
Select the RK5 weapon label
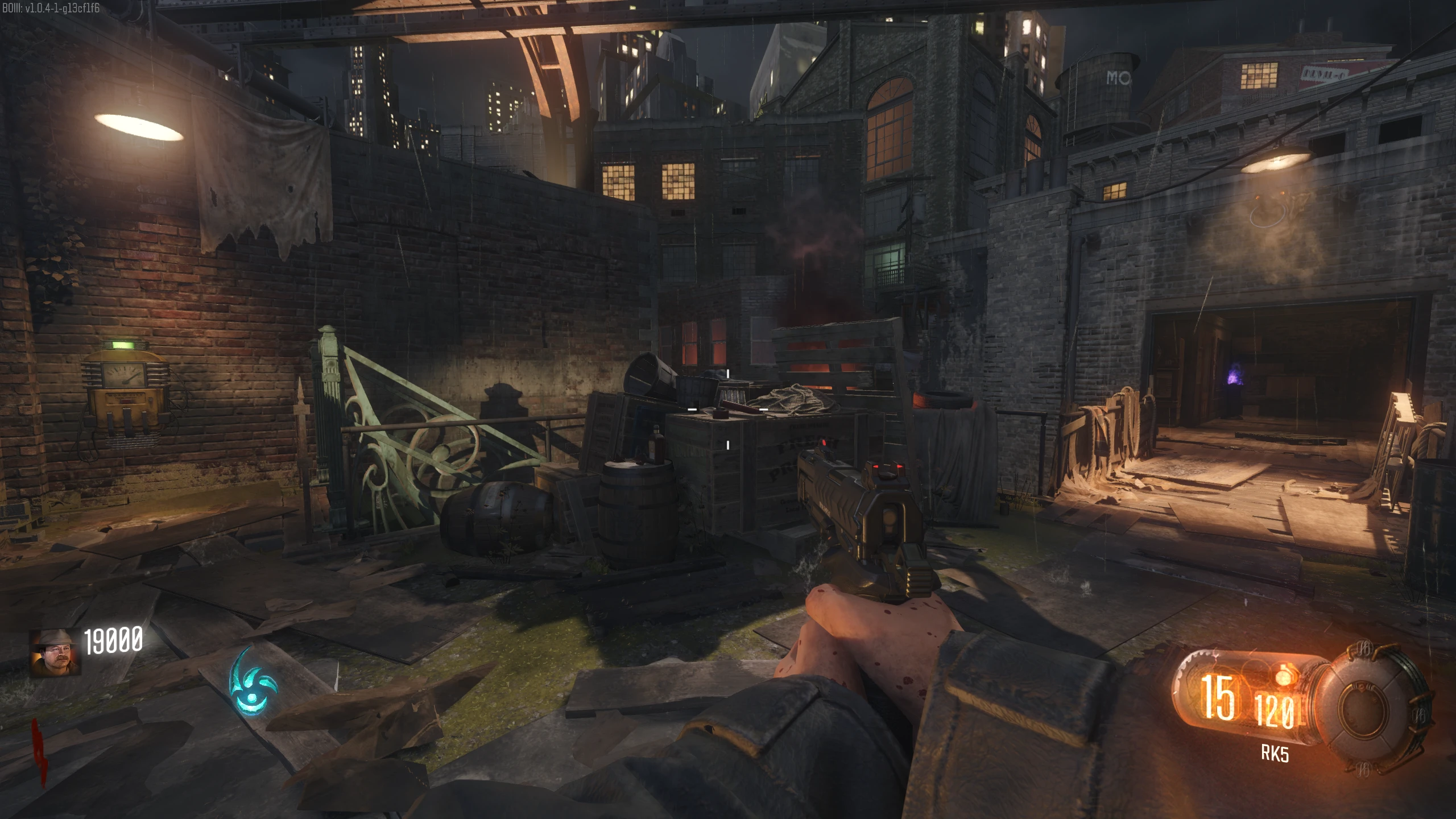[1275, 753]
